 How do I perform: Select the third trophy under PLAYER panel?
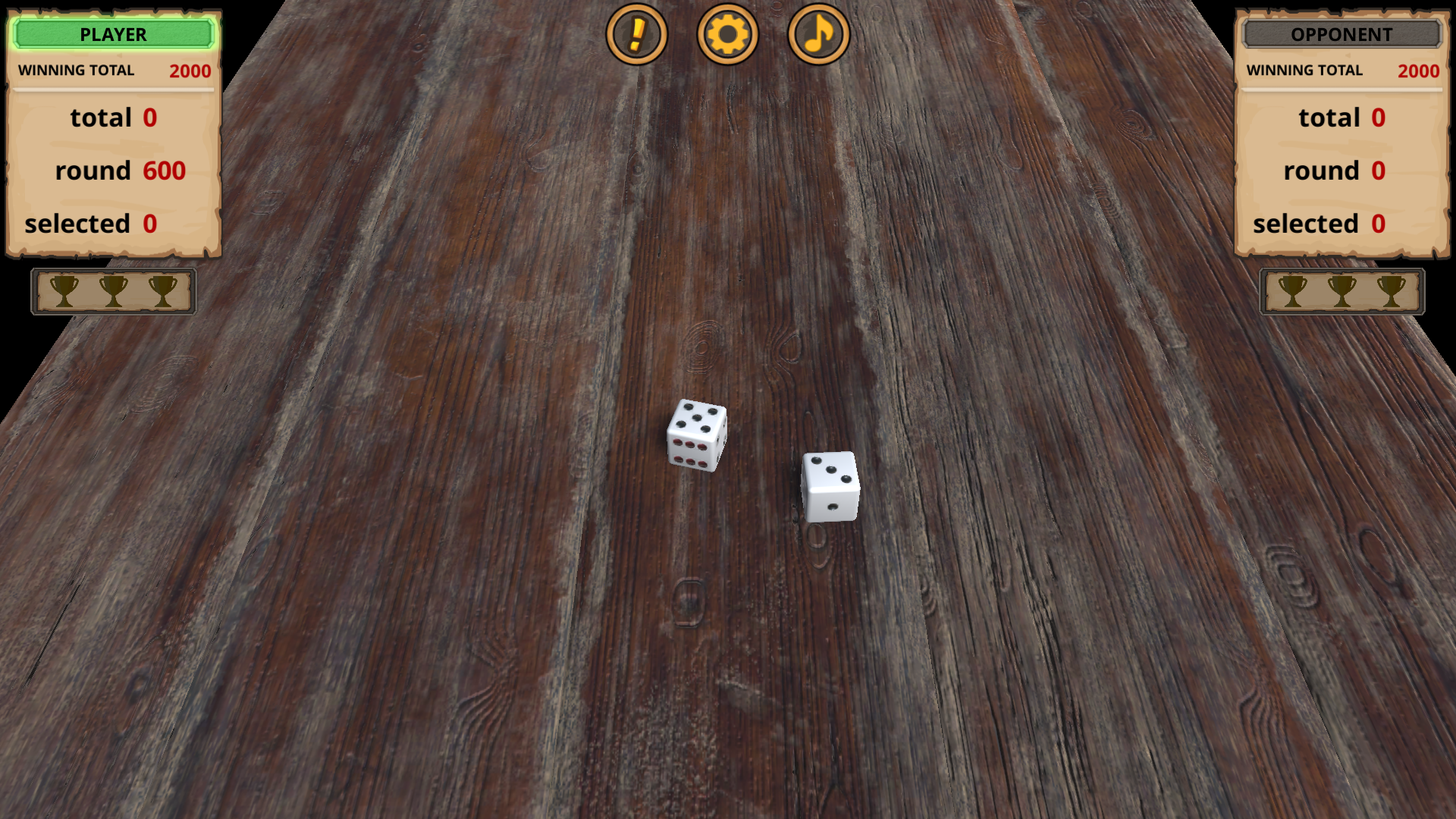point(163,291)
